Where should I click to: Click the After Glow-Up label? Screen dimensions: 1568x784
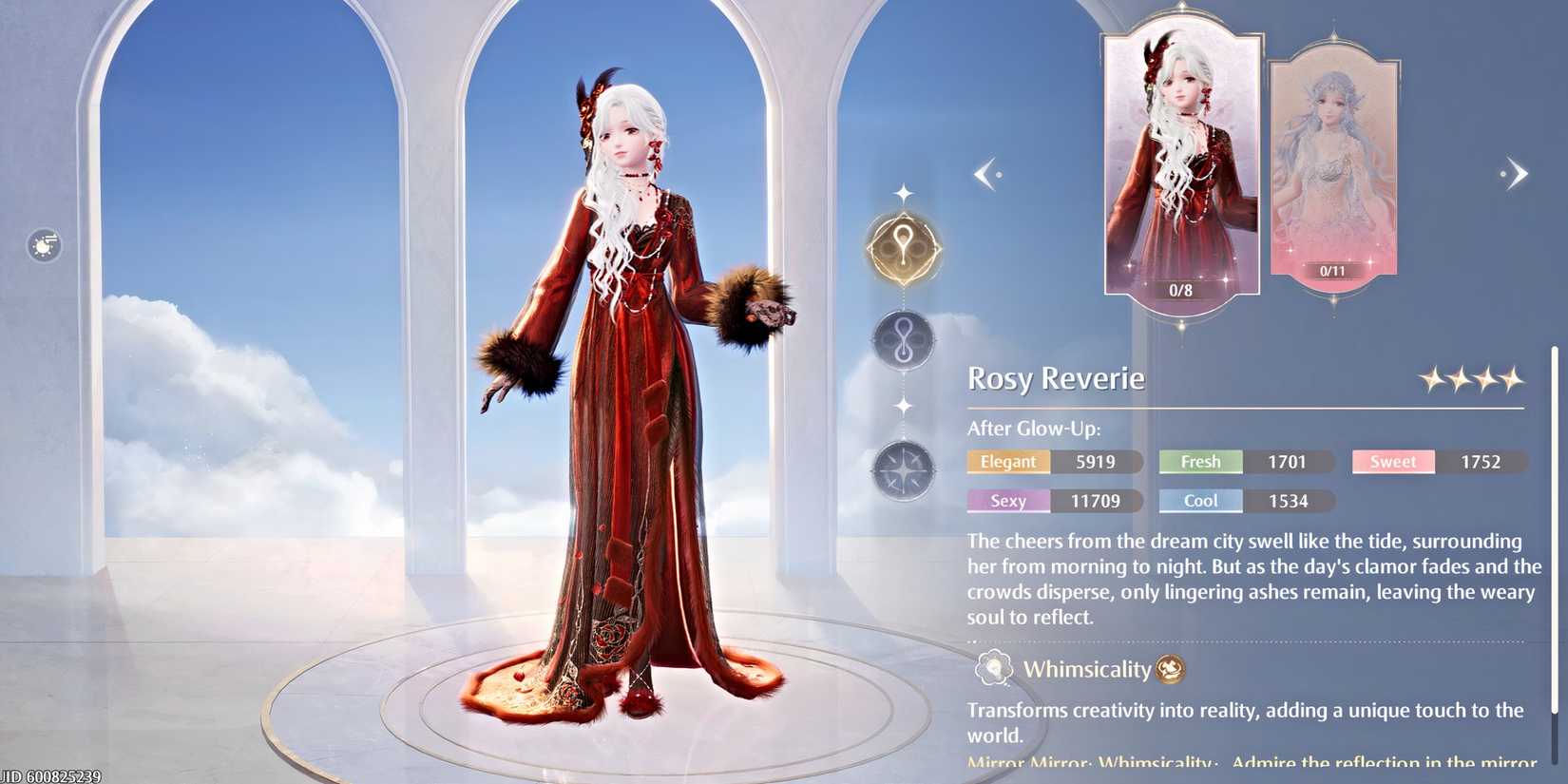pos(1032,429)
